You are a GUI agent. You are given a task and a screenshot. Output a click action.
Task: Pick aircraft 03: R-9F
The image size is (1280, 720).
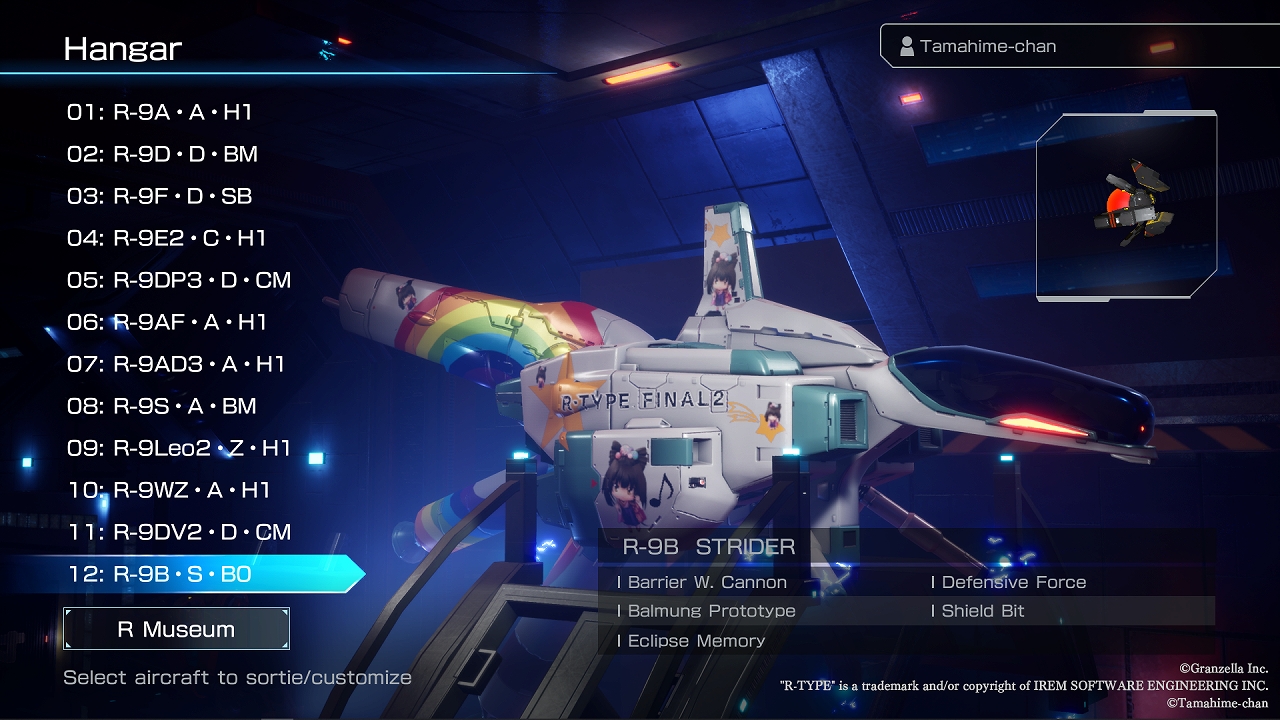pyautogui.click(x=160, y=196)
